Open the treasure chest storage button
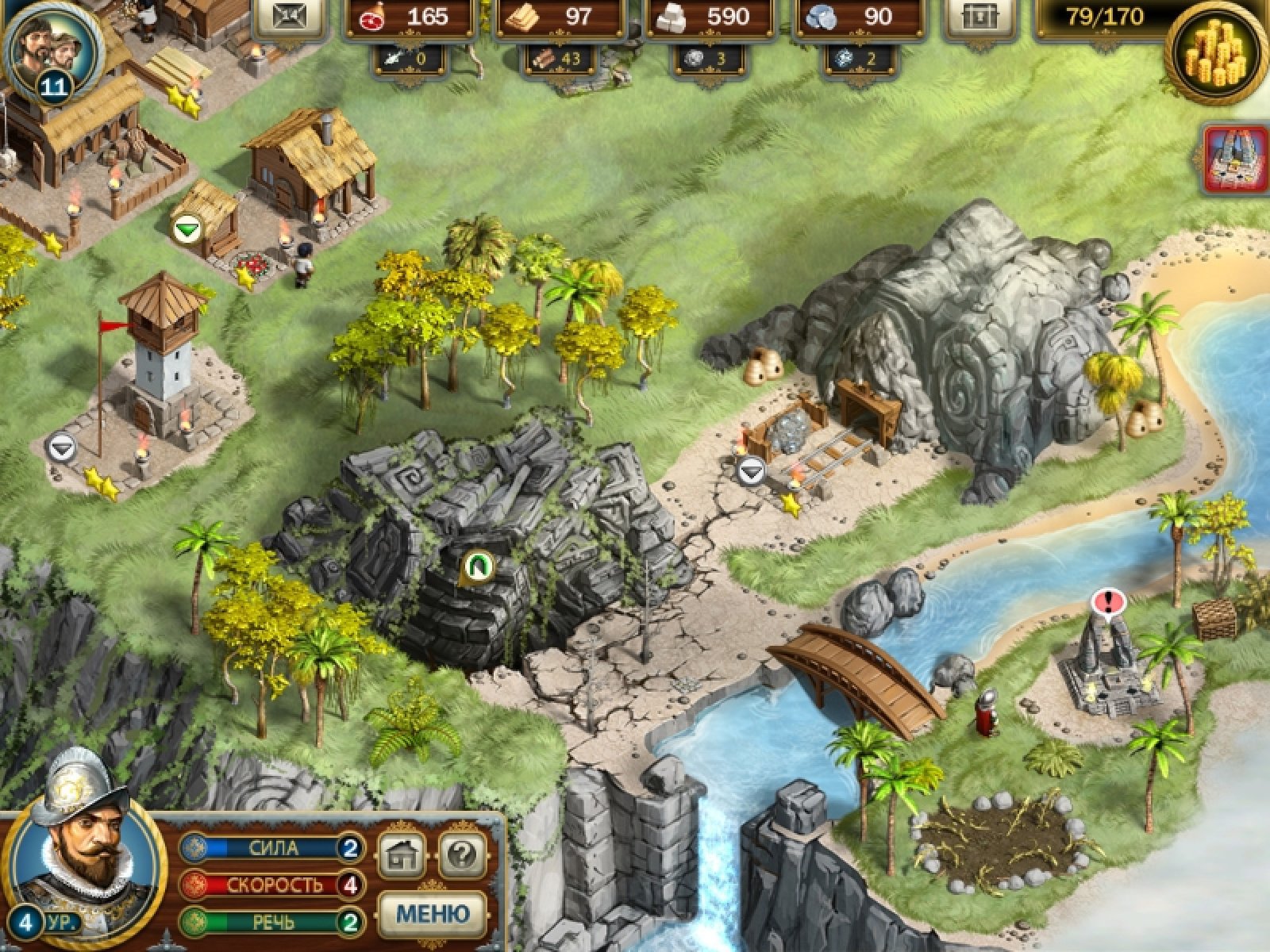Screen dimensions: 1270x952 981,17
